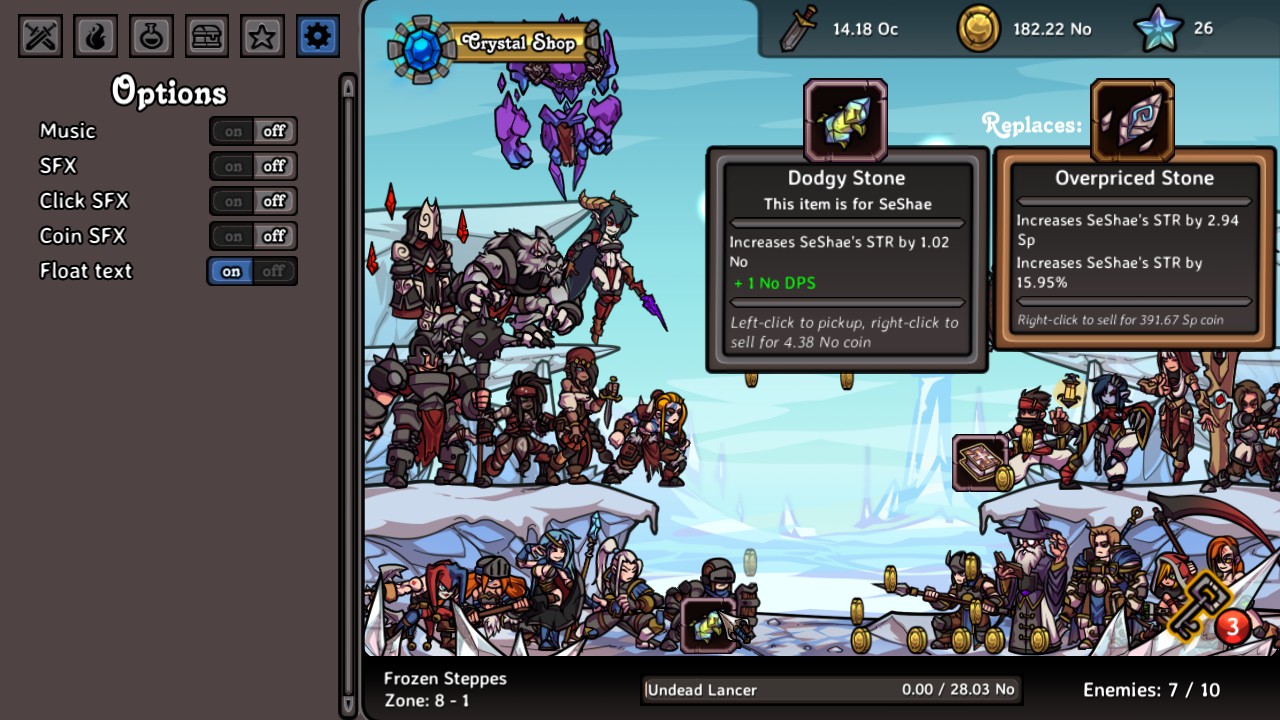Open the star prestige panel
The image size is (1280, 720).
[x=261, y=35]
